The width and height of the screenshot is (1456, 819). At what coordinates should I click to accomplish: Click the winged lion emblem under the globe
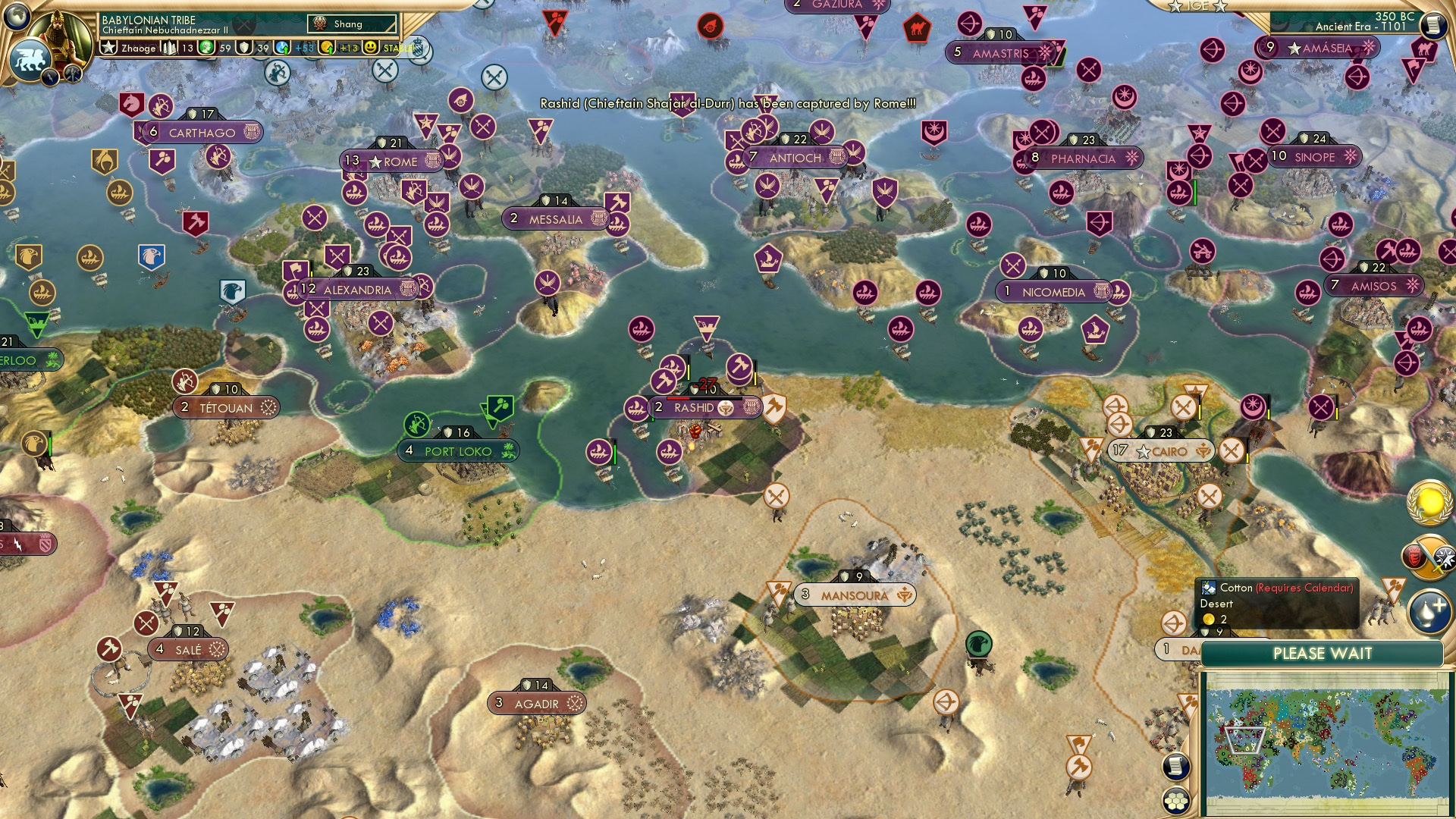tap(30, 59)
